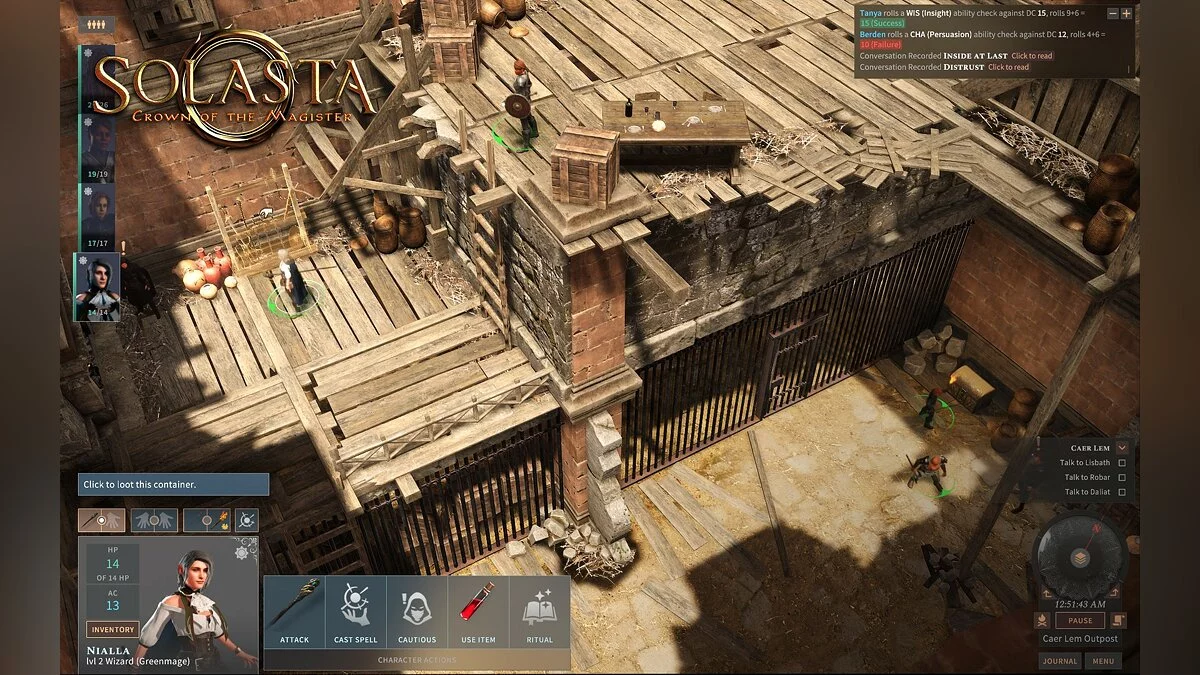Read the Distrust conversation record

pos(1008,67)
